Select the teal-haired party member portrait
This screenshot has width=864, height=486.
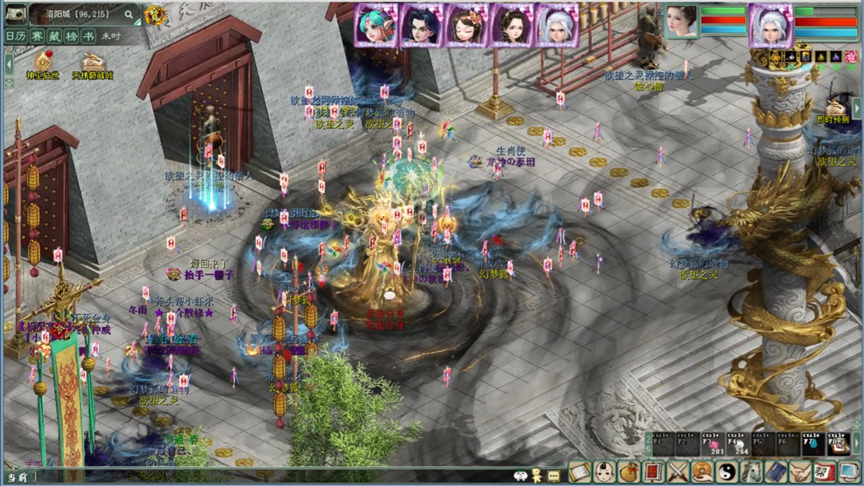coord(376,24)
